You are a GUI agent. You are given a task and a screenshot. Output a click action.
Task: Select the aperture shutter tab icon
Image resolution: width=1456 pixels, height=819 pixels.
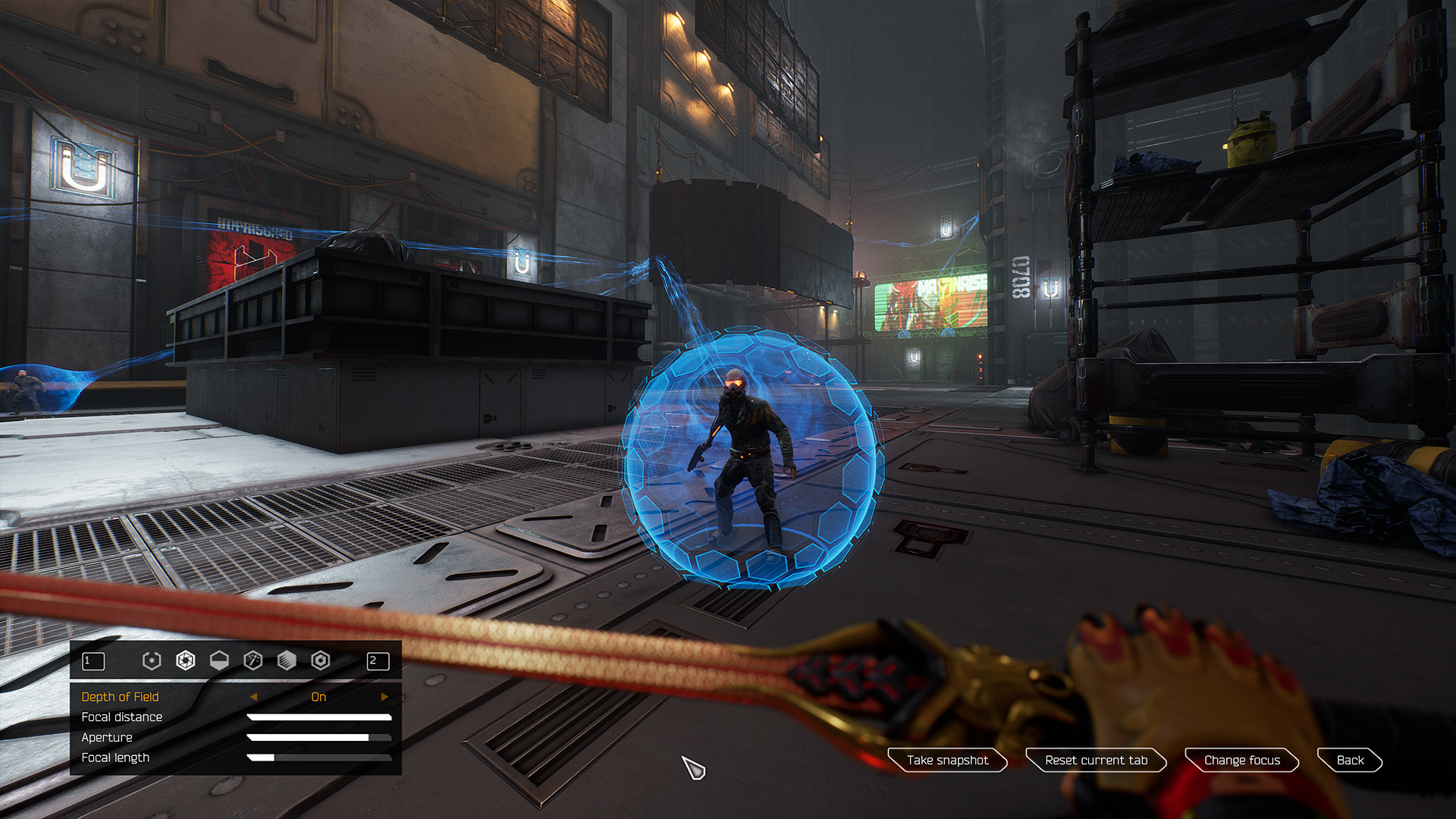click(185, 661)
